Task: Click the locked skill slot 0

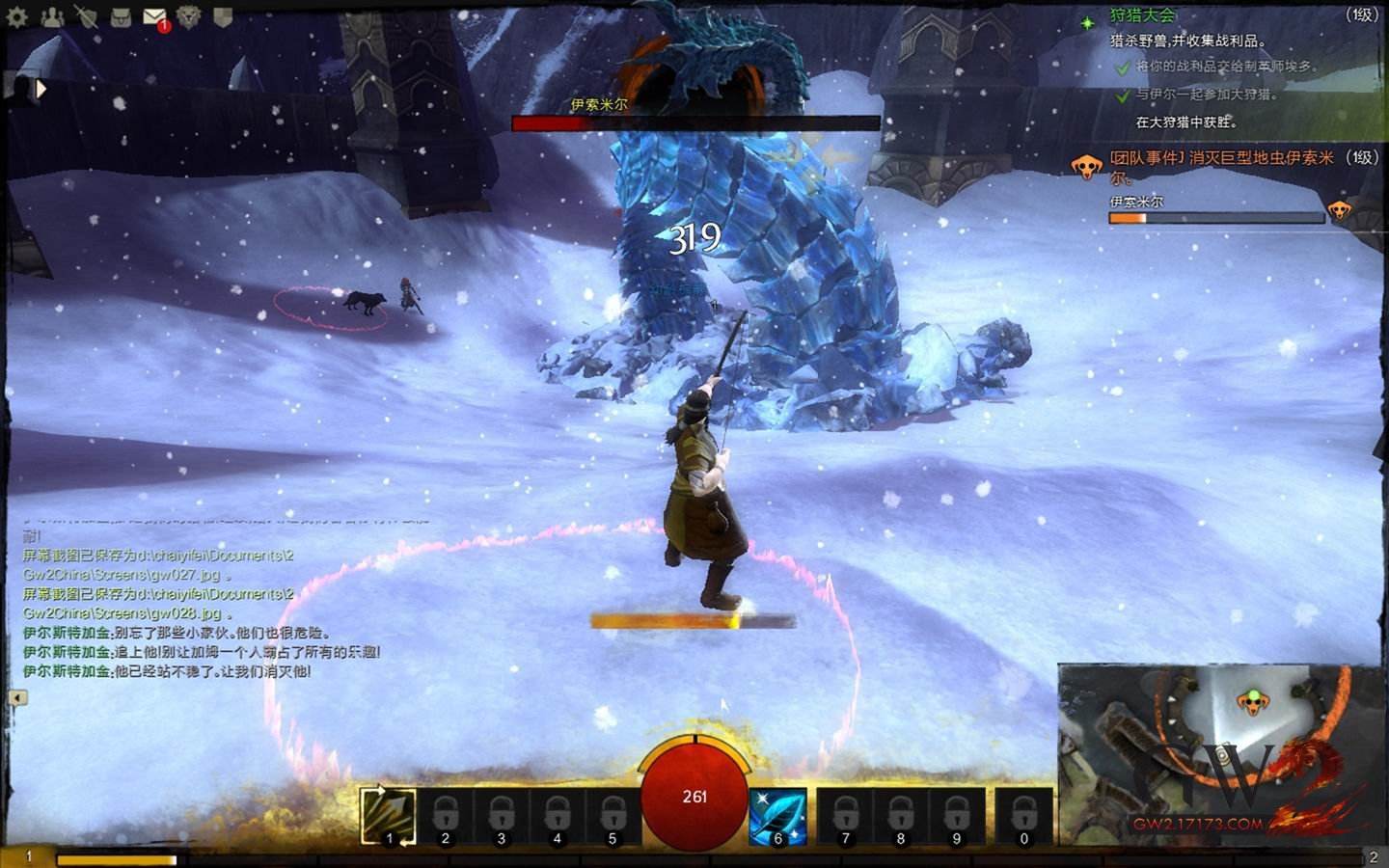Action: pos(1023,816)
